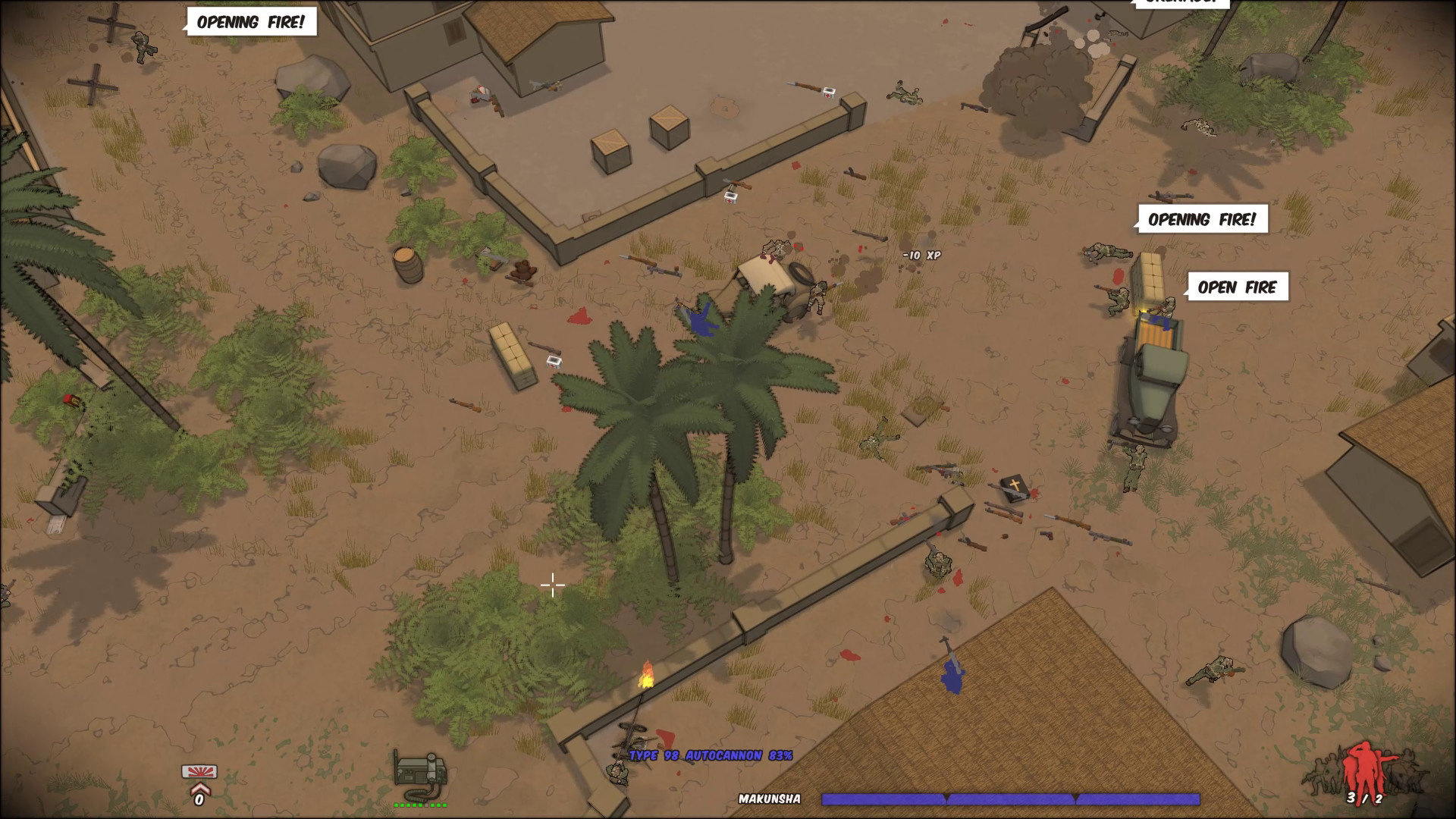Image resolution: width=1456 pixels, height=819 pixels.
Task: Click the OPEN FIRE speech bubble
Action: pos(1241,287)
